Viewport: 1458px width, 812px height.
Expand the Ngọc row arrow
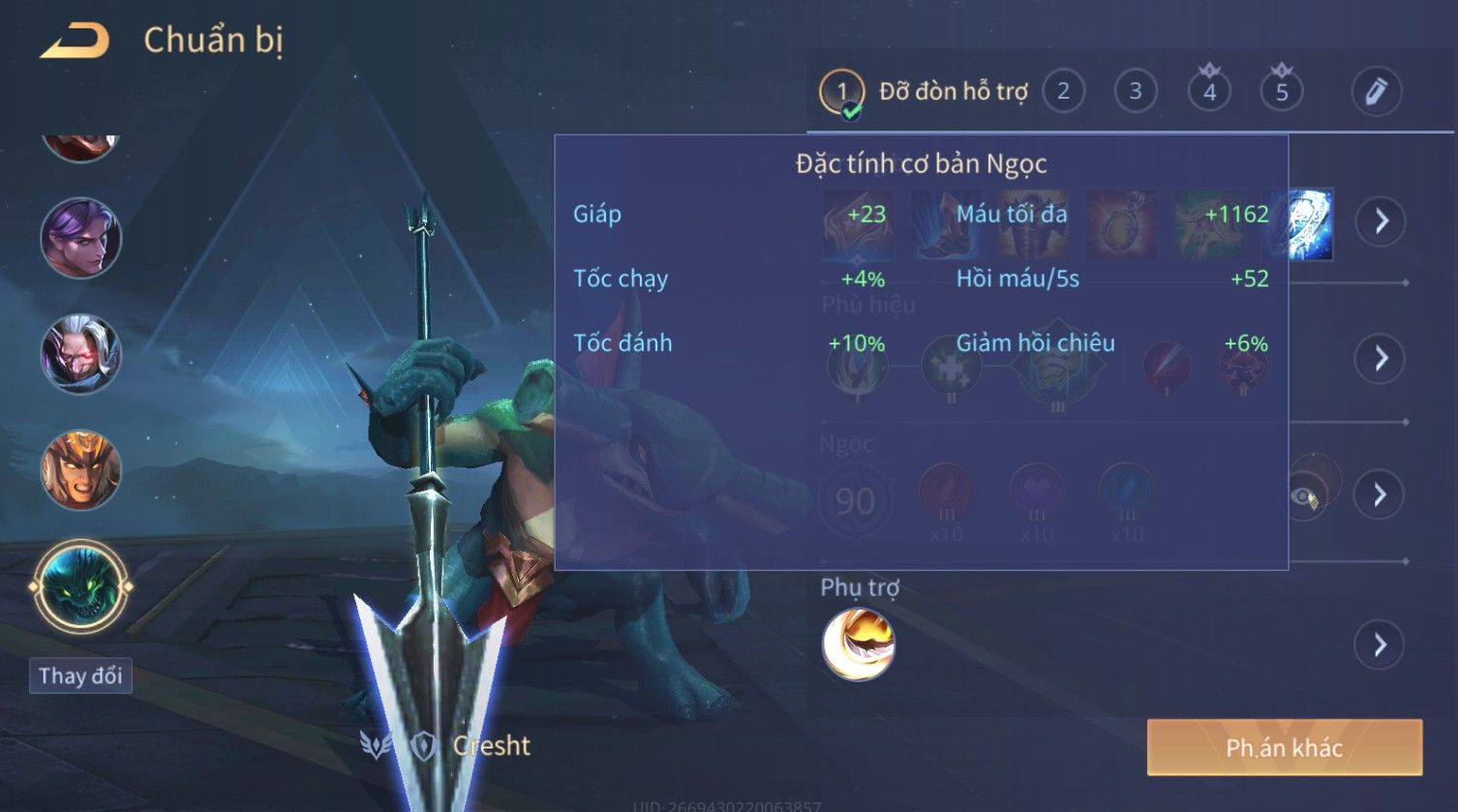[x=1381, y=496]
